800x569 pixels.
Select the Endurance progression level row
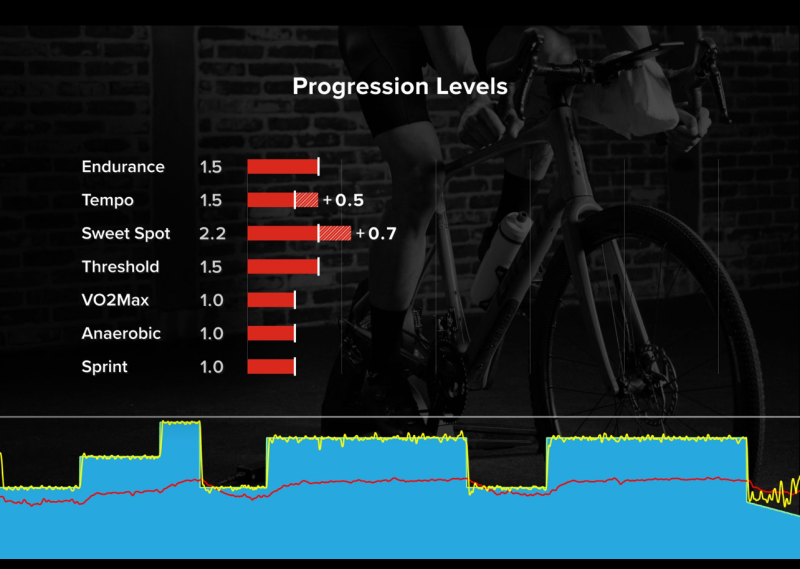click(123, 167)
